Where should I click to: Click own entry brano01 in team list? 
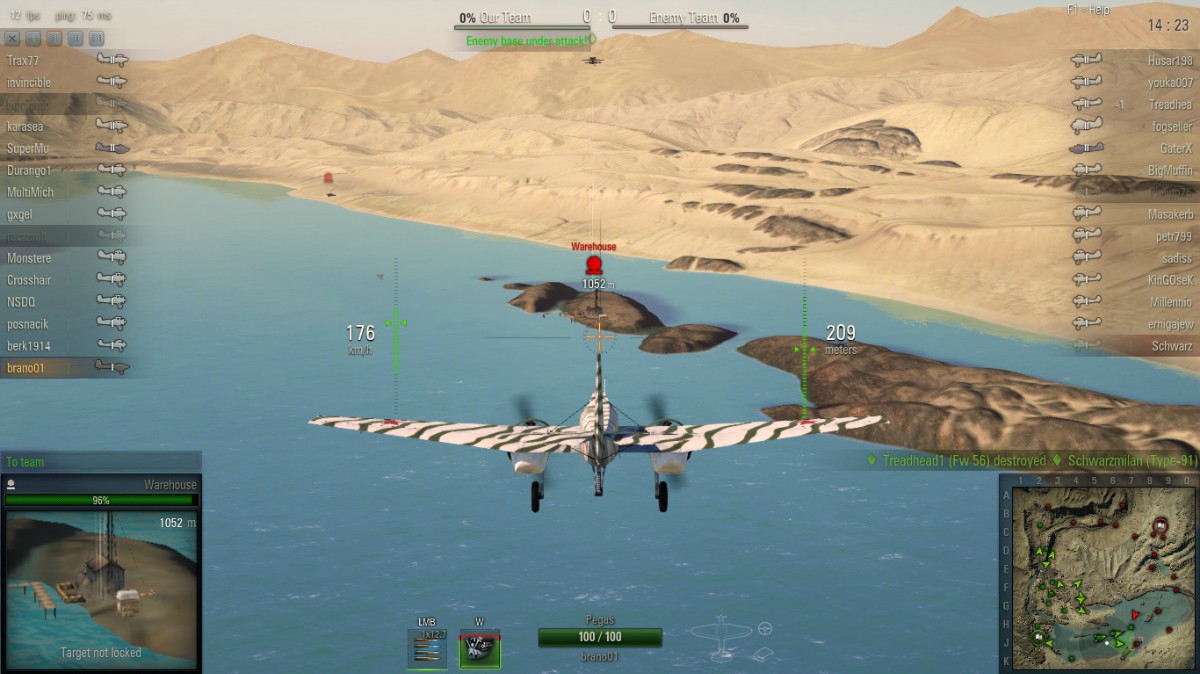pos(26,368)
